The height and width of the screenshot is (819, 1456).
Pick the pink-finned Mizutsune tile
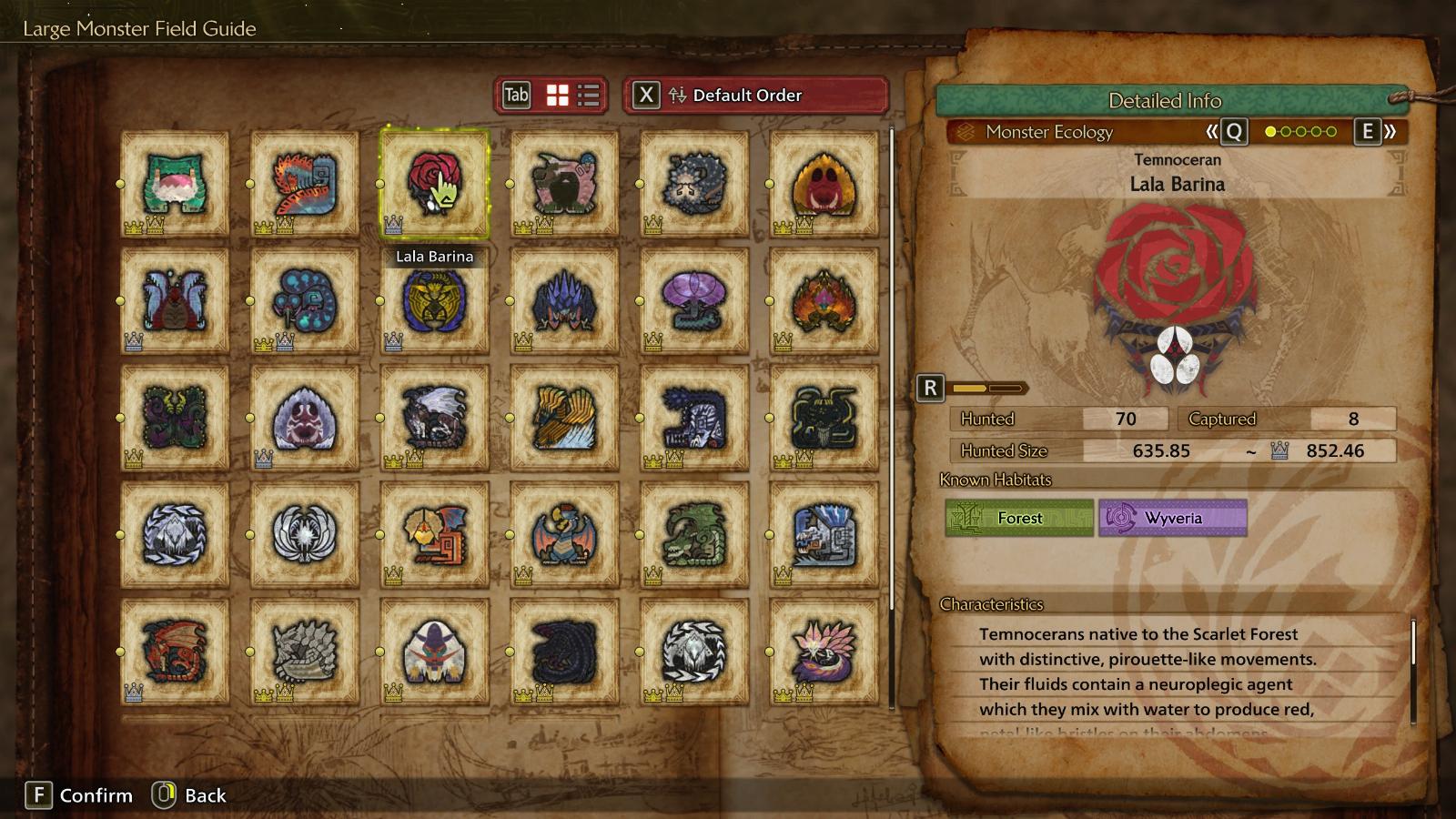pyautogui.click(x=824, y=651)
